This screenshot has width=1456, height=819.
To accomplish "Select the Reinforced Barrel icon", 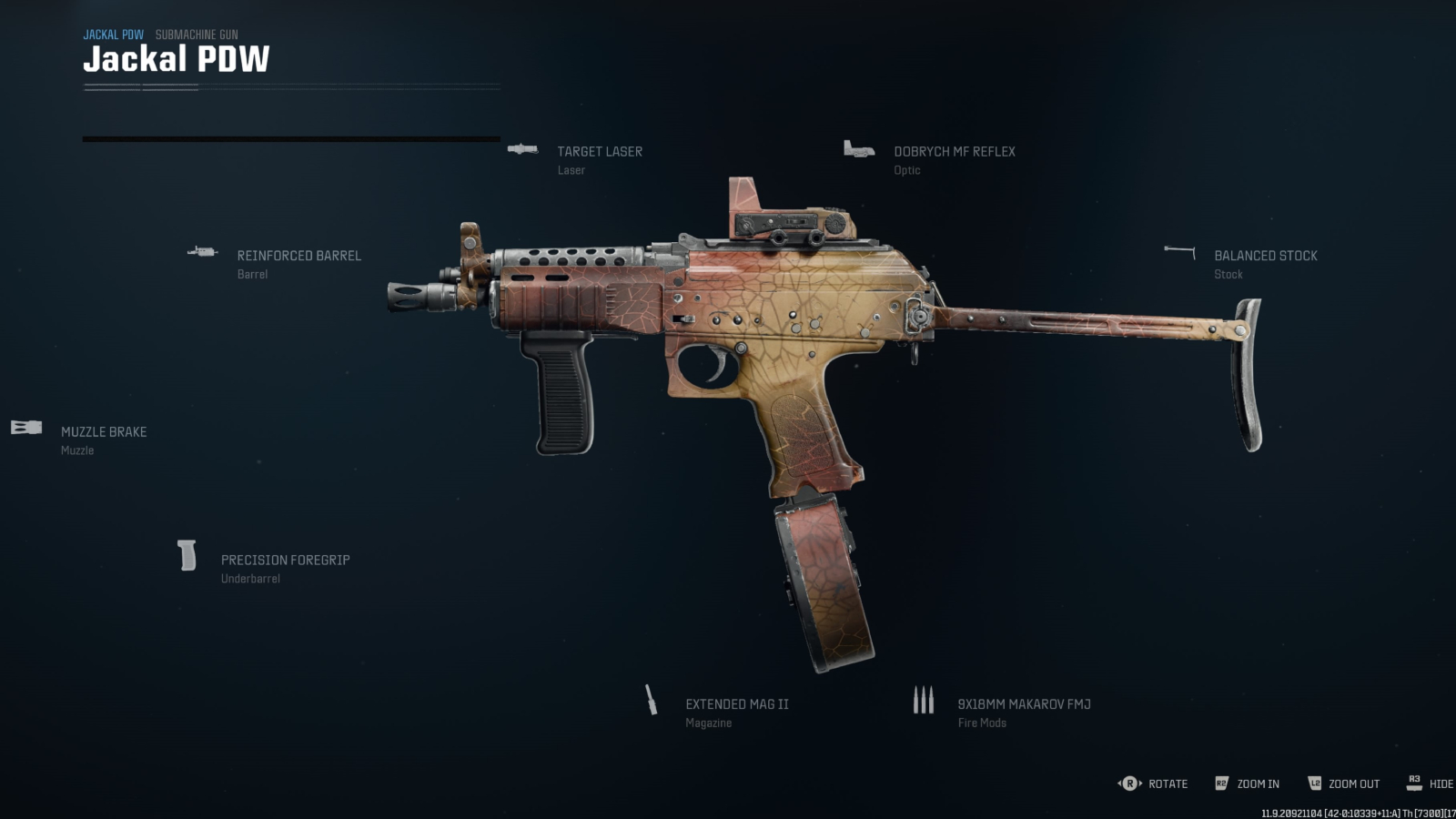I will (x=203, y=251).
